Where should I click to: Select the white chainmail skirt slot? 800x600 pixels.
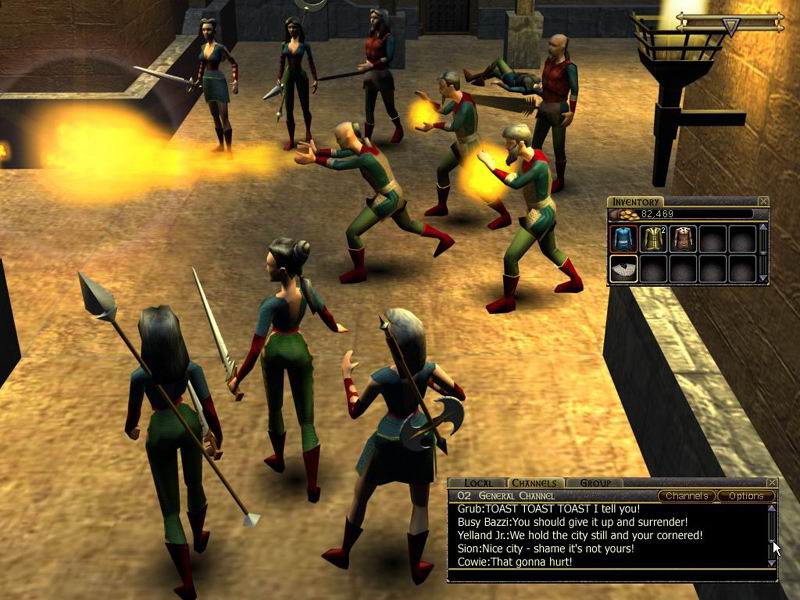pyautogui.click(x=623, y=268)
